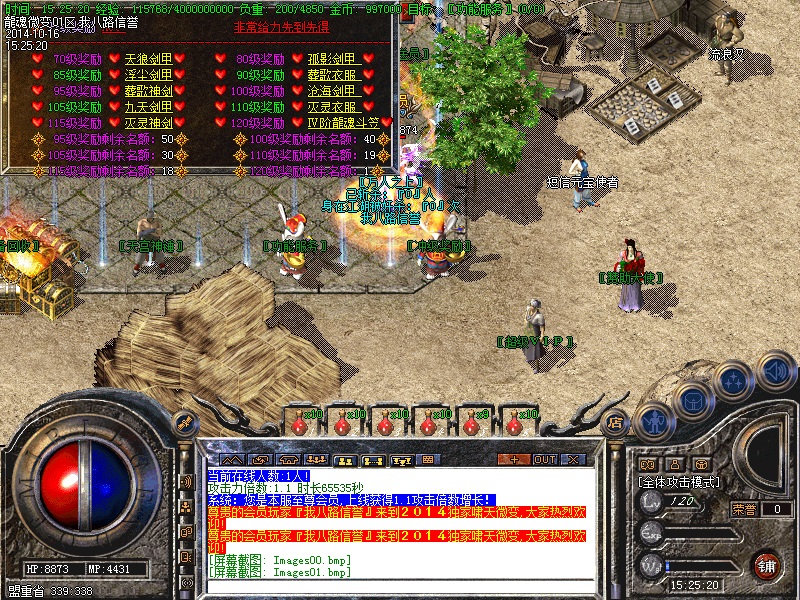
Task: Open the 灭灵神剑 reward link
Action: [148, 123]
